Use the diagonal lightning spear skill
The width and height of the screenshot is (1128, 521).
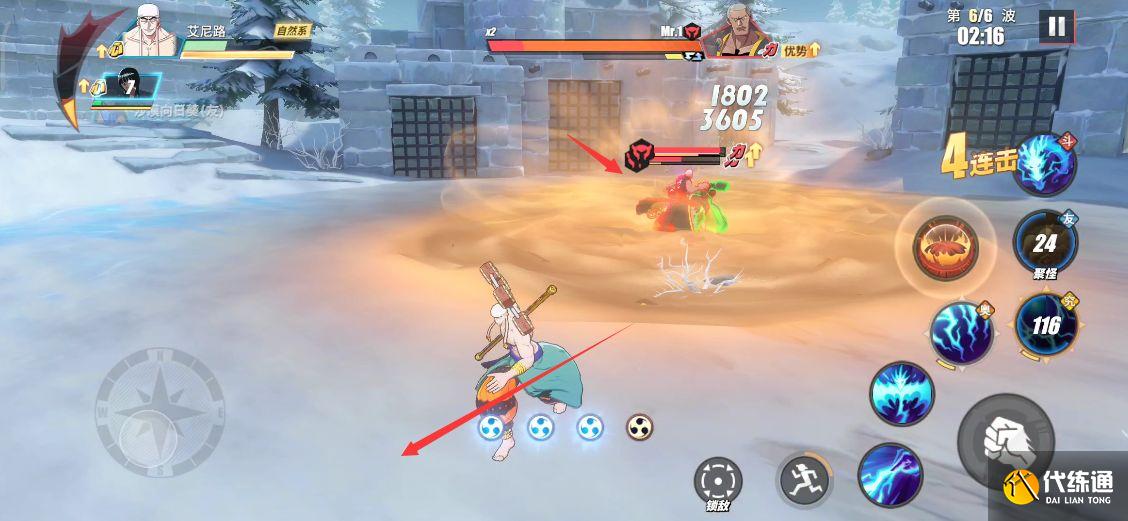click(890, 473)
